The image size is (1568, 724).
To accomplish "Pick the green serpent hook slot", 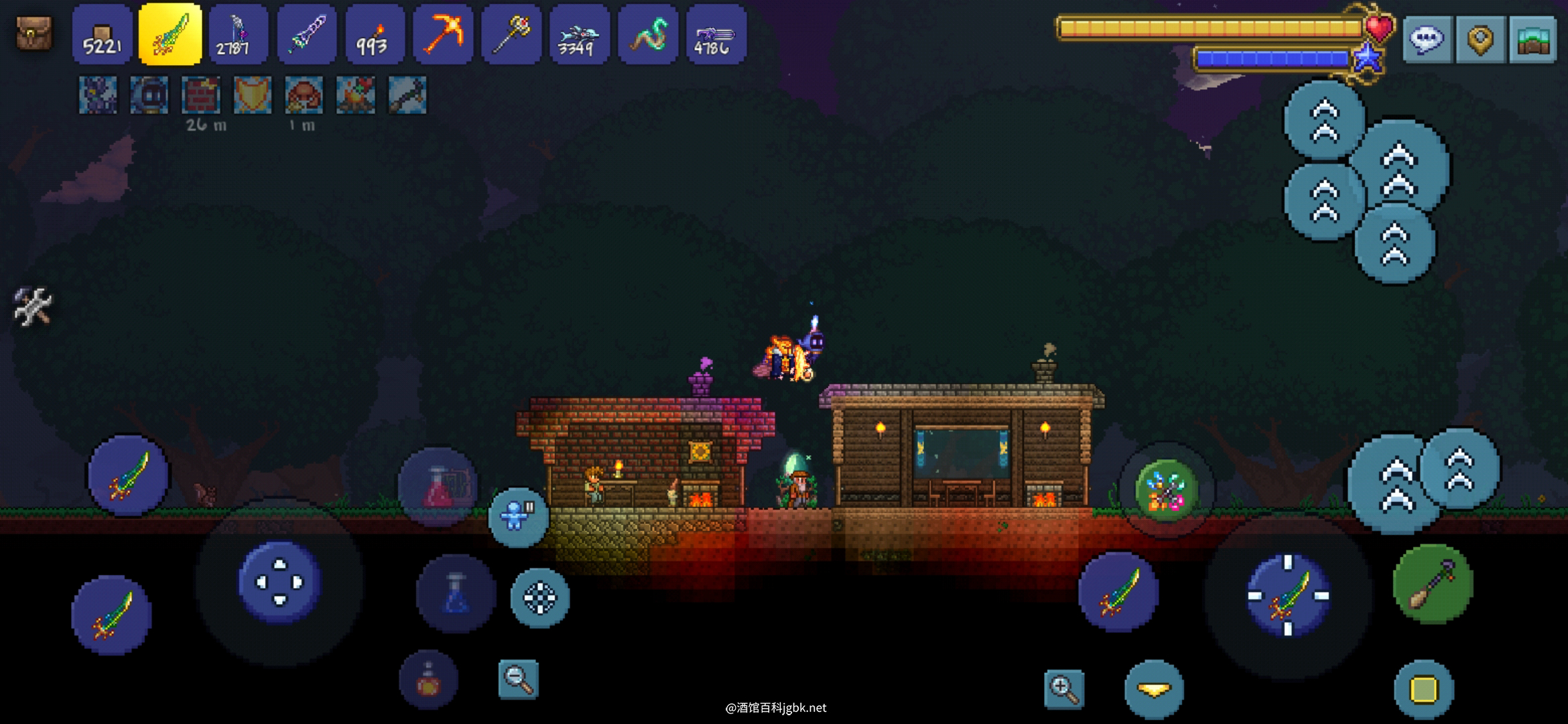I will click(x=647, y=35).
